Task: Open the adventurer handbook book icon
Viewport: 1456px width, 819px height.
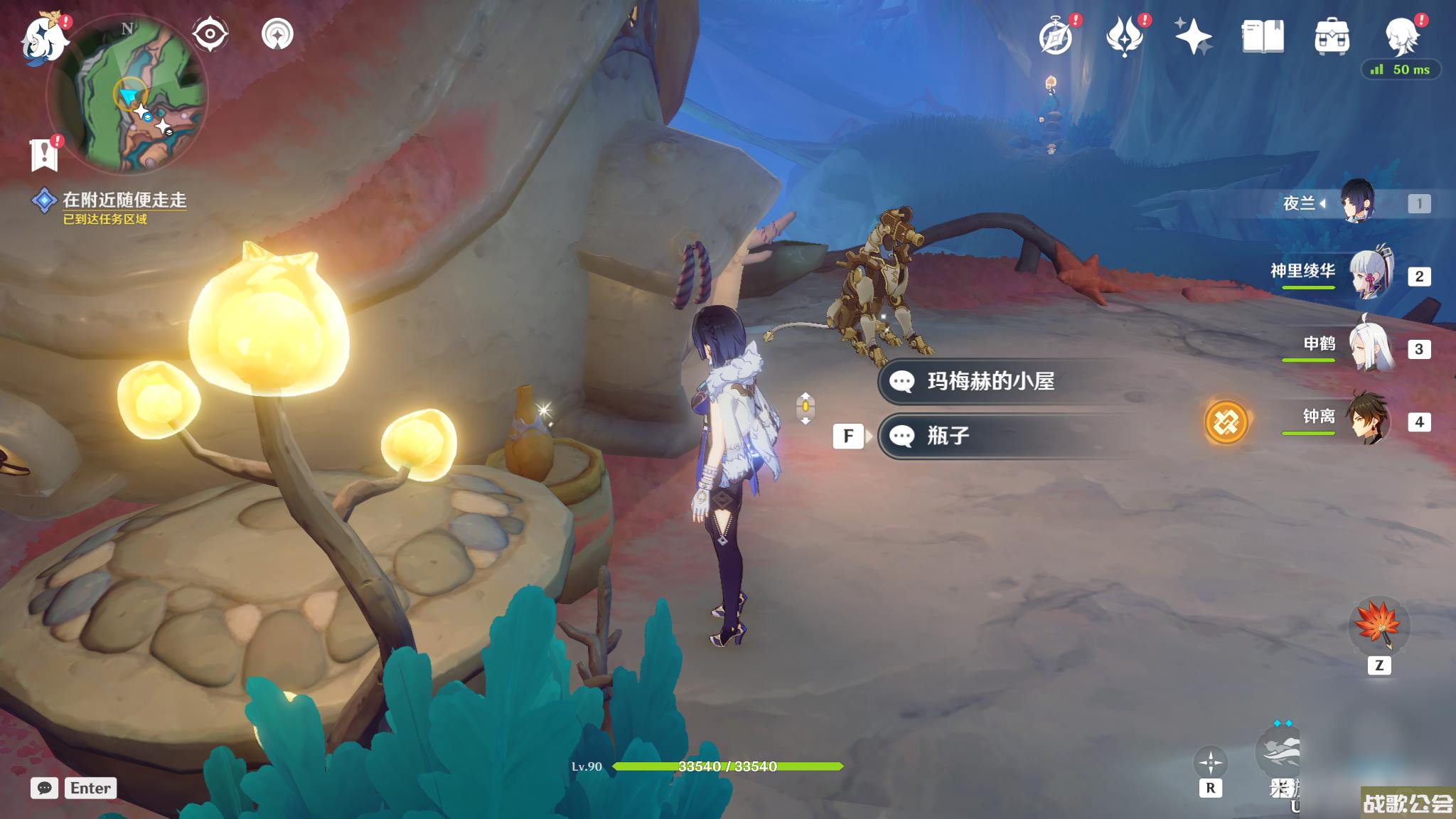Action: point(1263,37)
